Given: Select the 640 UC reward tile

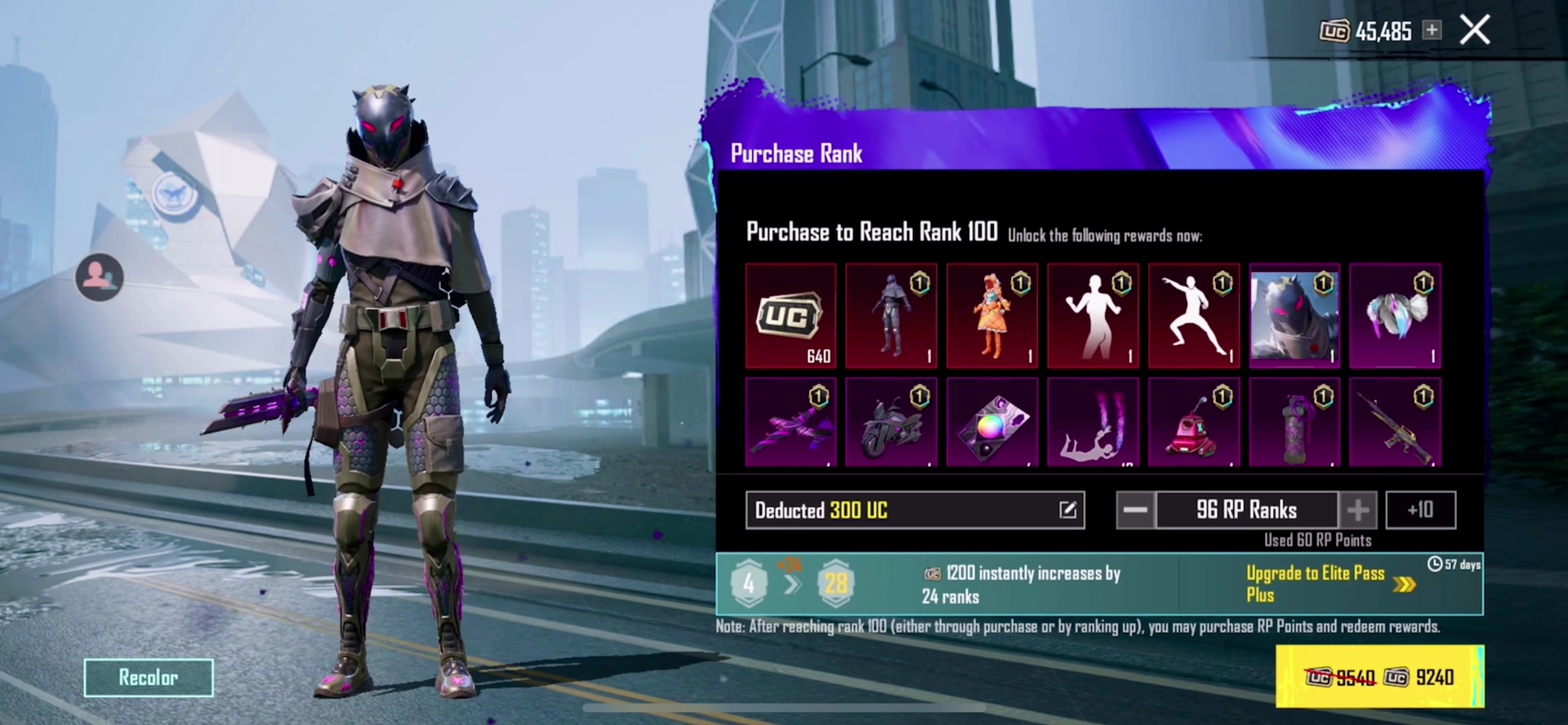Looking at the screenshot, I should click(791, 315).
